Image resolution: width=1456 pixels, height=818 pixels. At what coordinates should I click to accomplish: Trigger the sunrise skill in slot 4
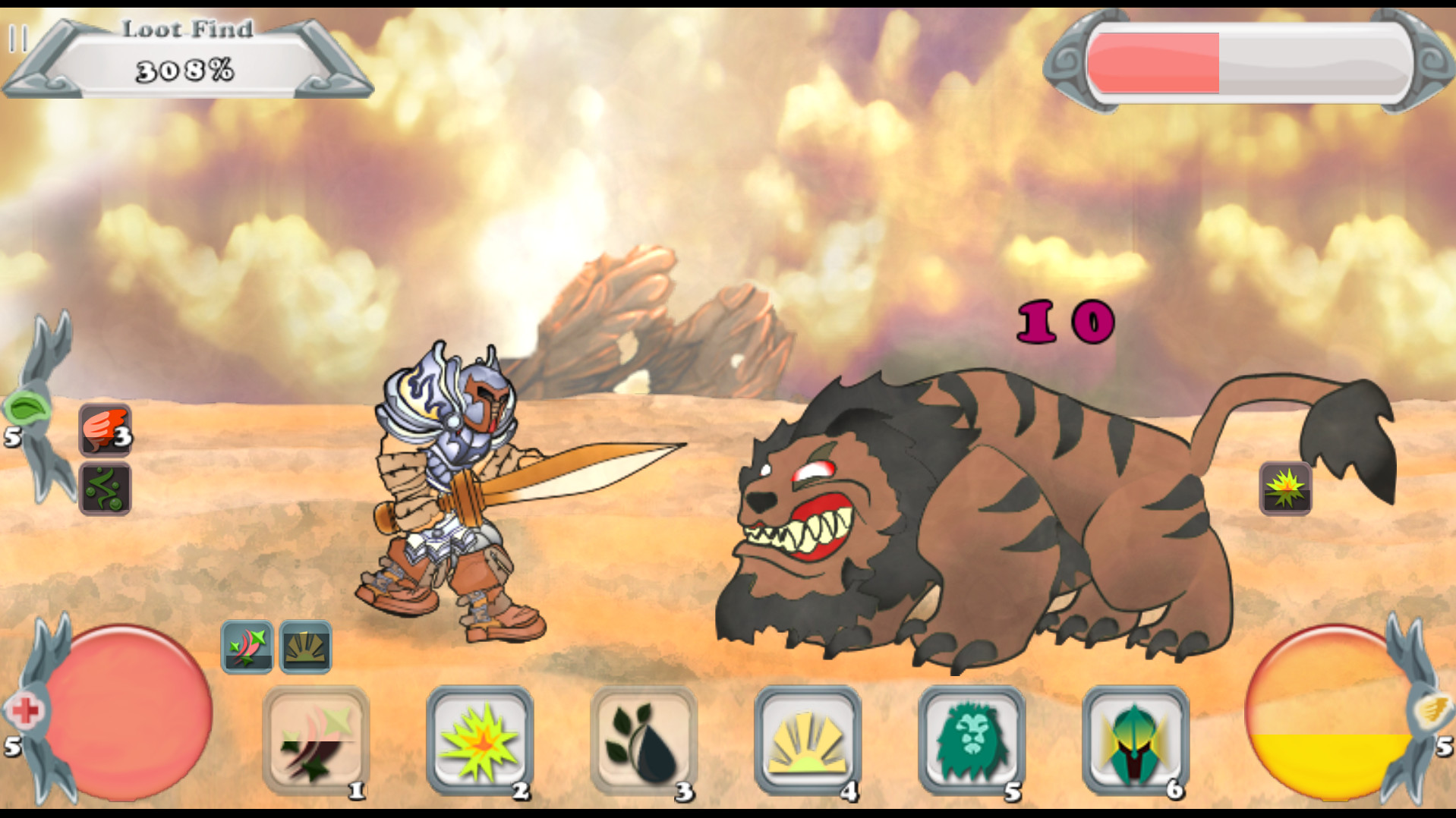[807, 741]
